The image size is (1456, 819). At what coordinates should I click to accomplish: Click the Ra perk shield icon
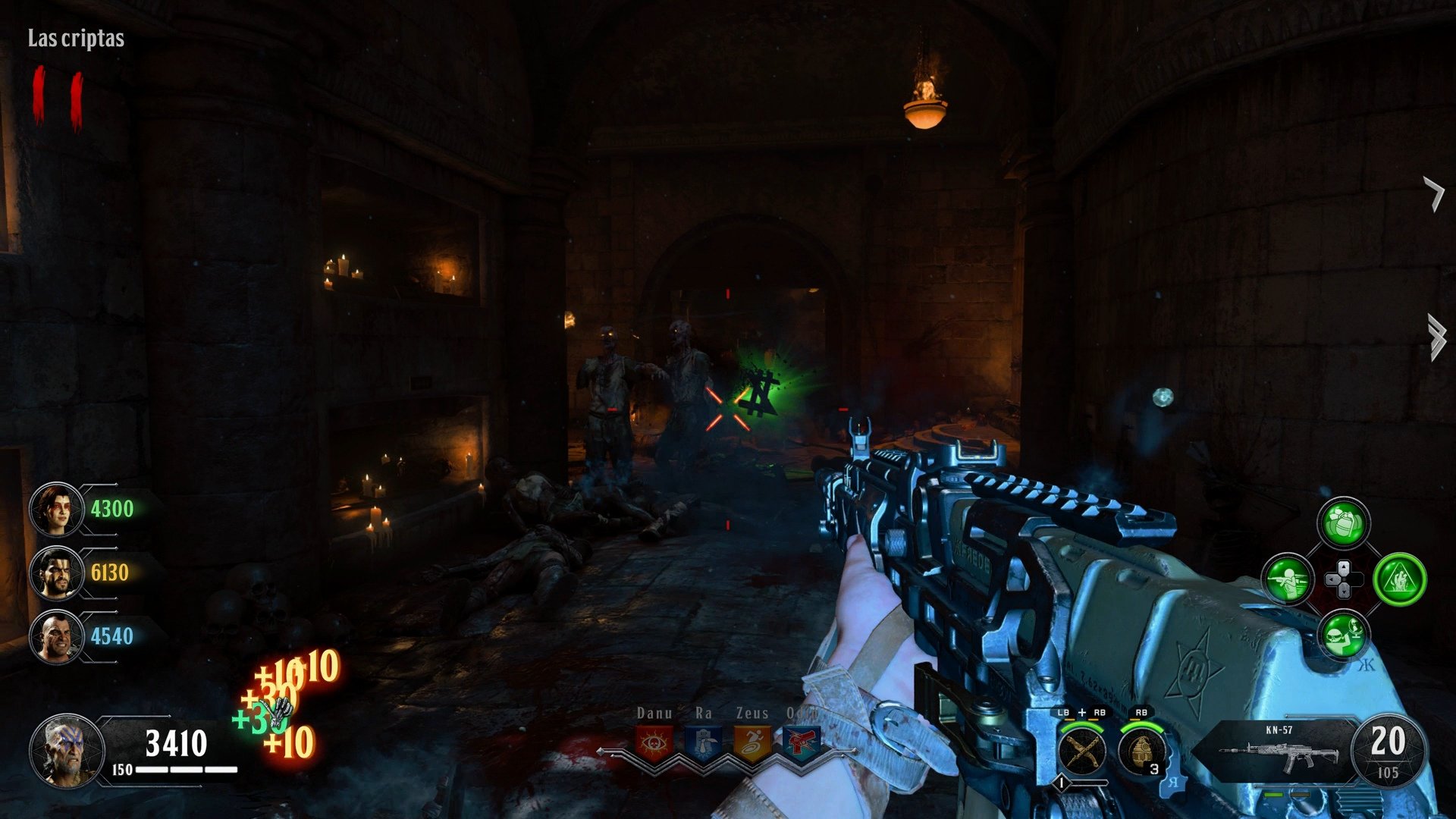(704, 741)
